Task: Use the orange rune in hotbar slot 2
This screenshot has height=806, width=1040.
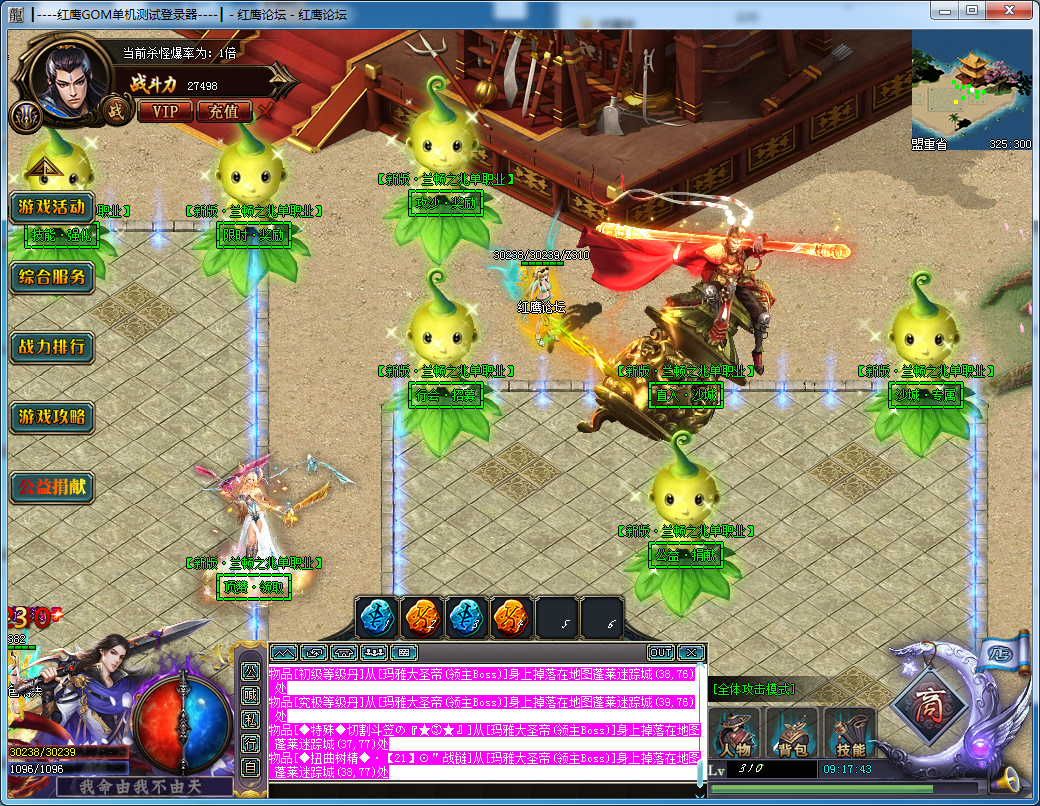Action: point(422,617)
